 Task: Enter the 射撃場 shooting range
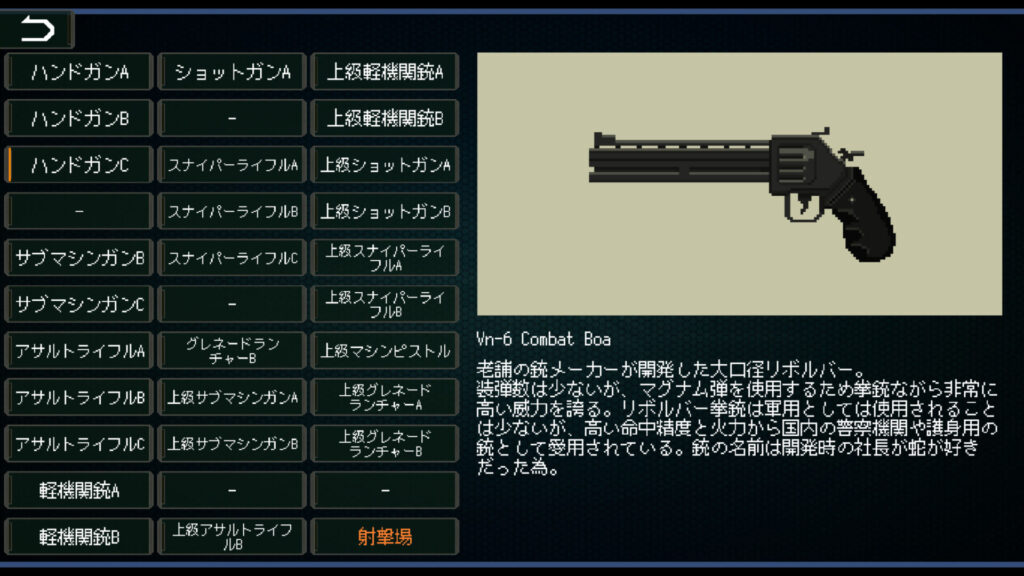pos(385,537)
